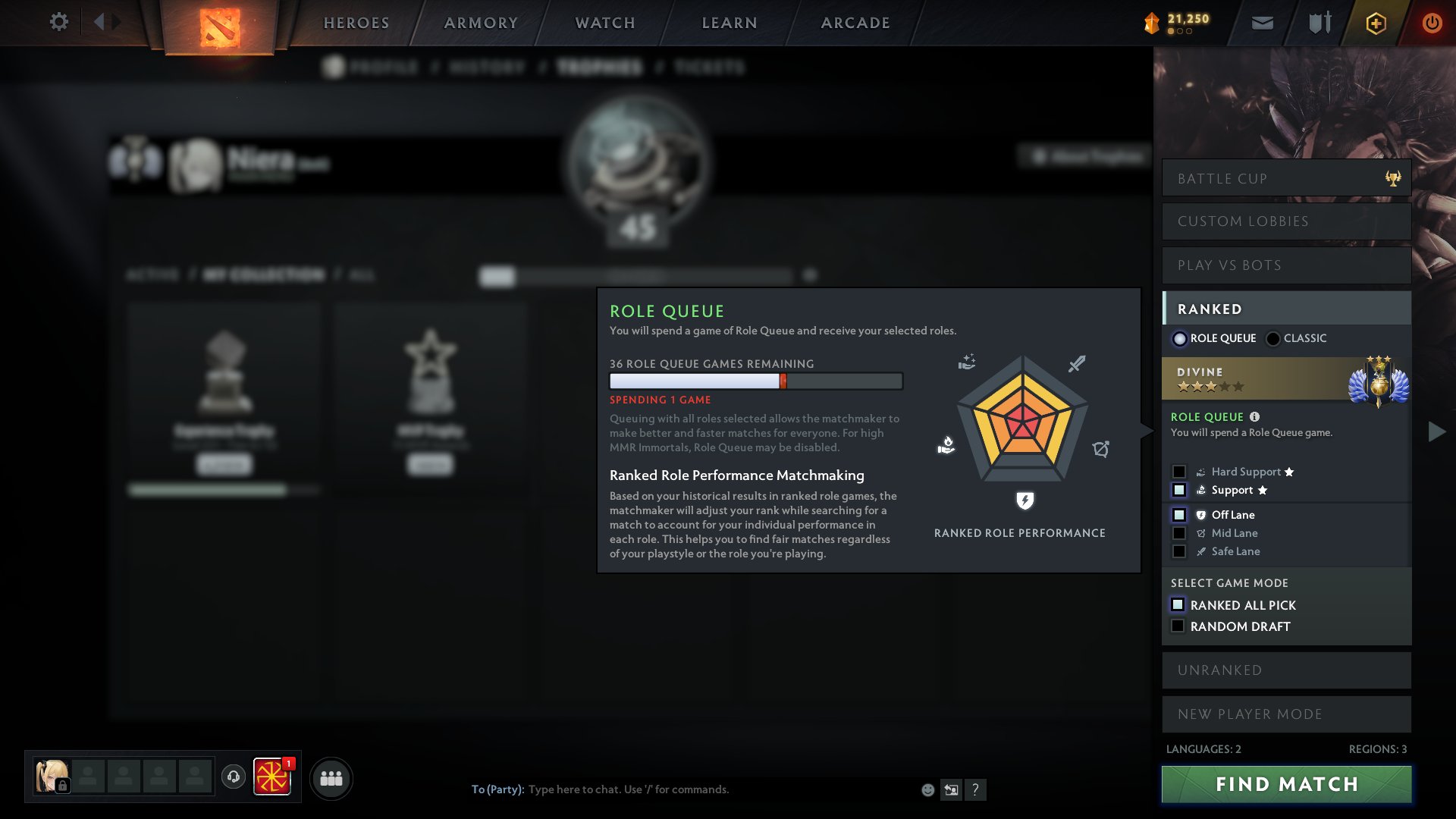Open the Battle Cup section
The width and height of the screenshot is (1456, 819).
point(1286,178)
